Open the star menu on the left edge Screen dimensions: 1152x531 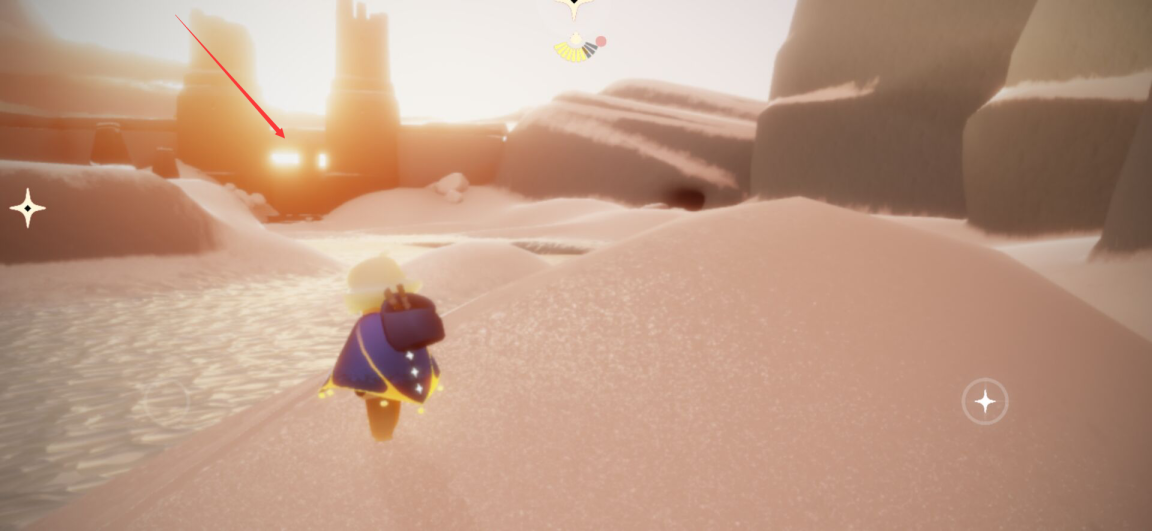27,209
